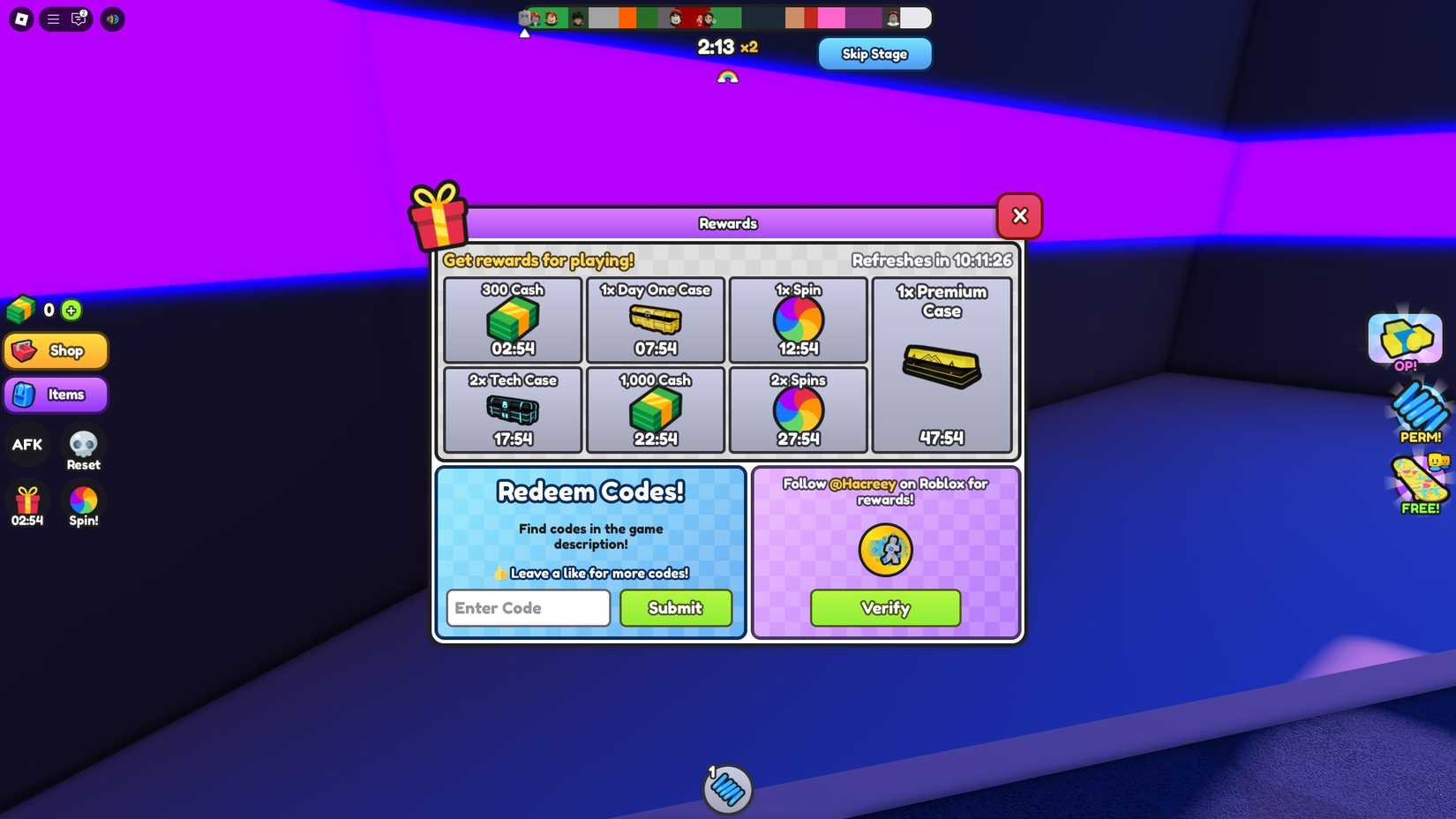Claim the 300 Cash reward

pos(512,319)
